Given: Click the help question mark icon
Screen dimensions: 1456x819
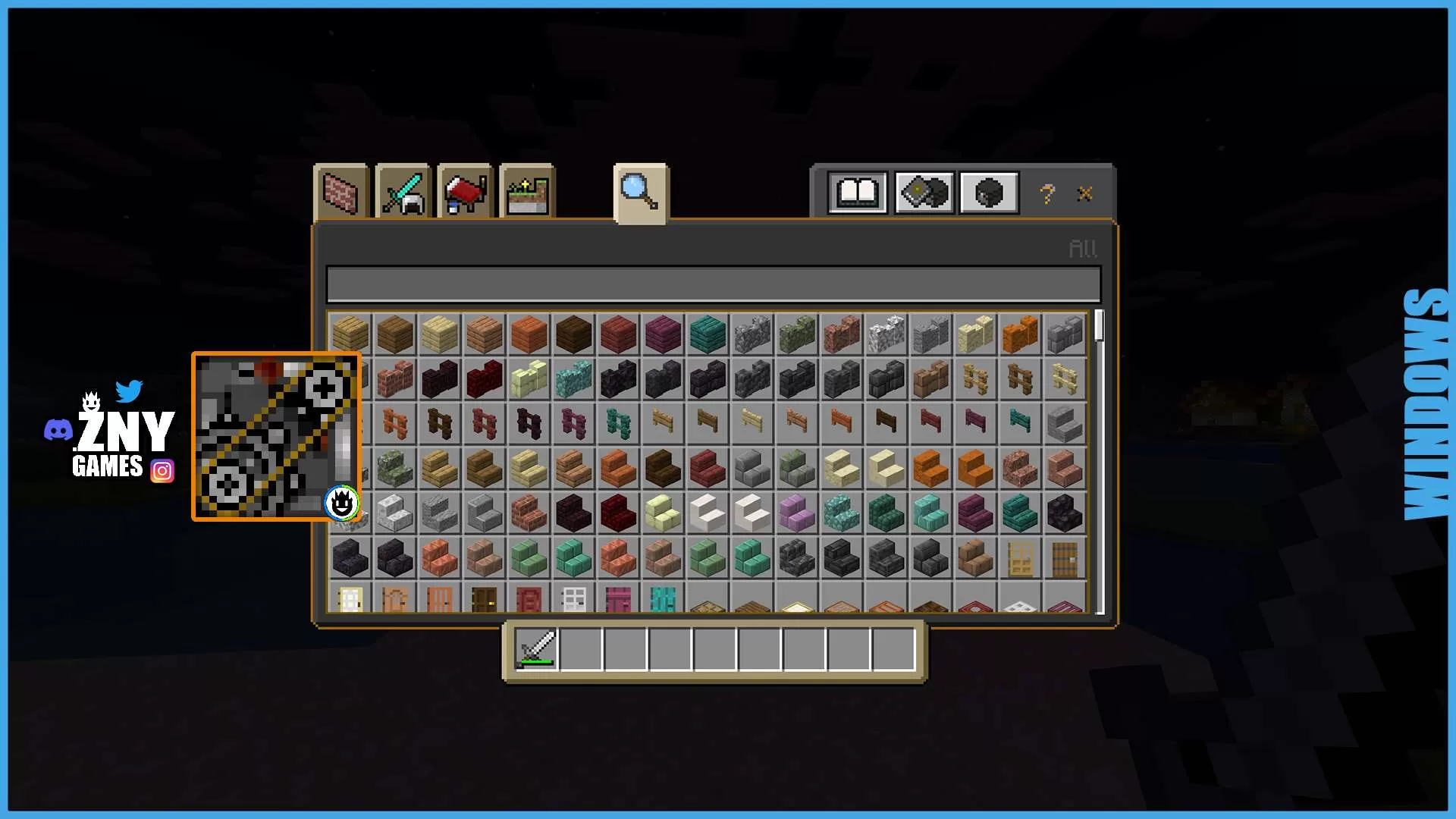Looking at the screenshot, I should pos(1046,194).
